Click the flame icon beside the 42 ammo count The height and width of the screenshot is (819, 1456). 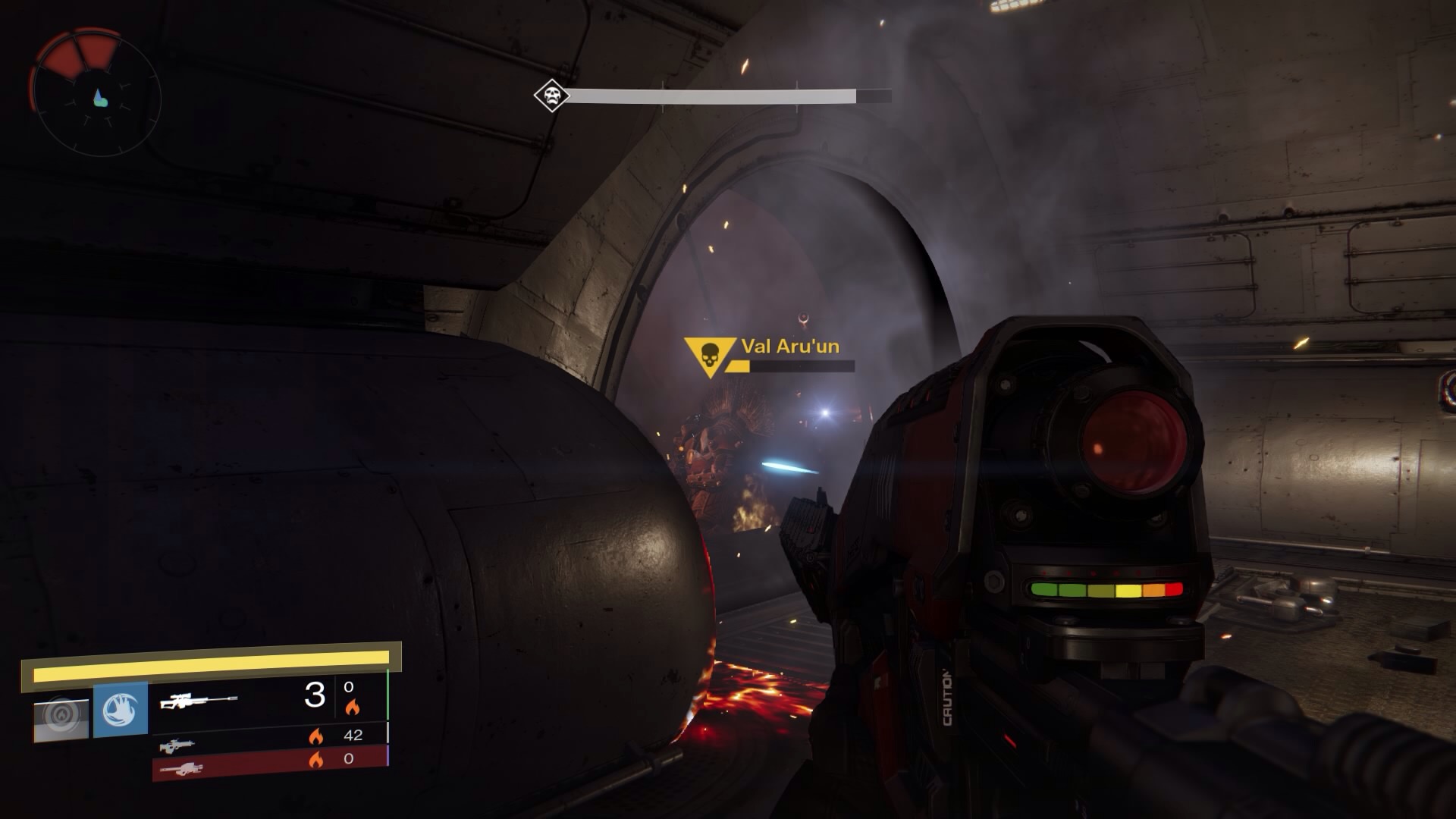pyautogui.click(x=317, y=737)
